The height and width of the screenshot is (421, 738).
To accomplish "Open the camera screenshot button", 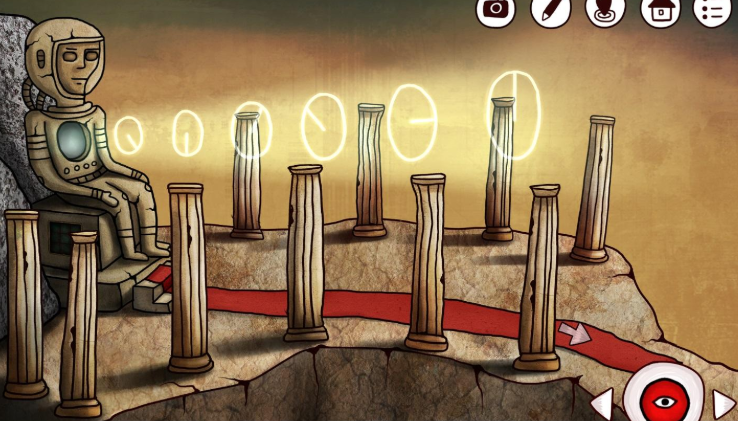I will [x=495, y=9].
